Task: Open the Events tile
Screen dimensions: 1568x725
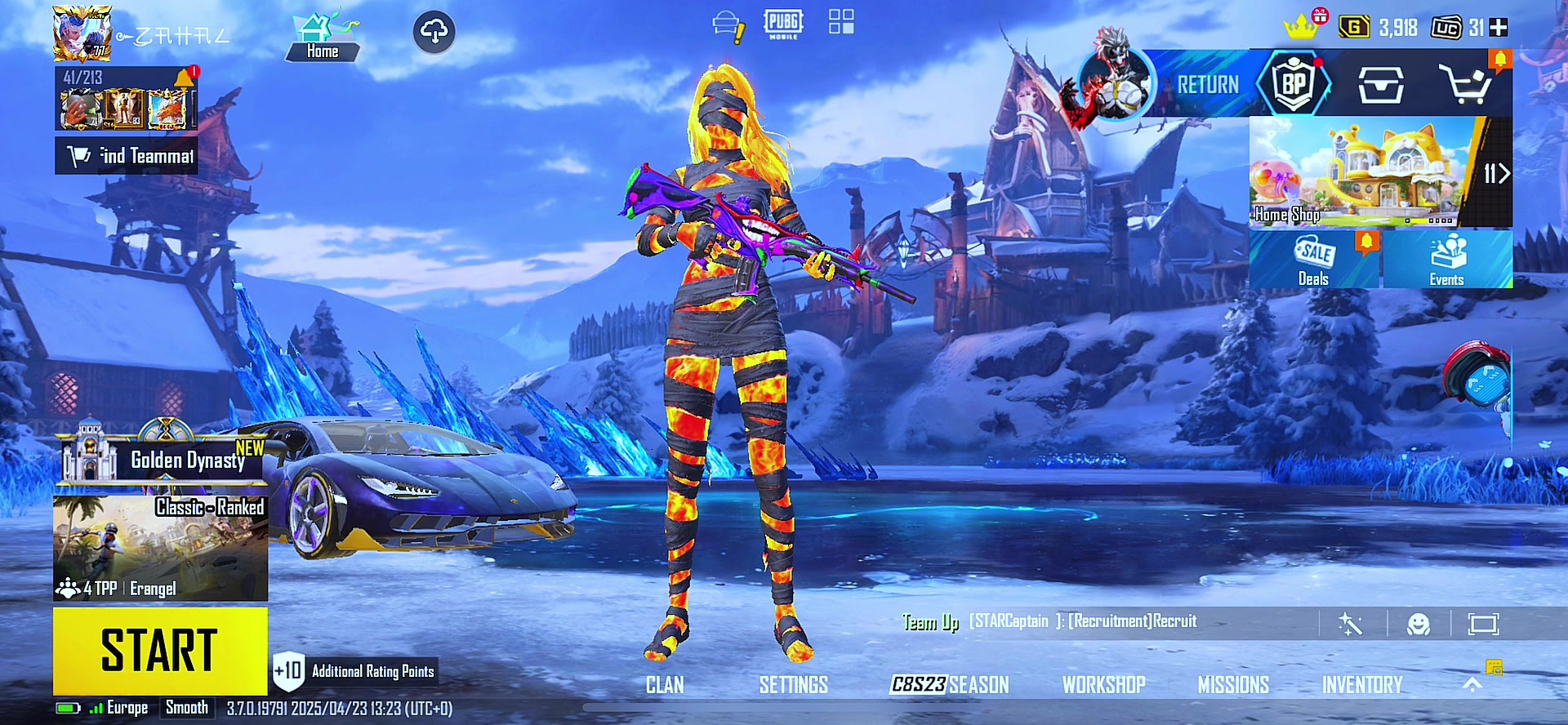Action: 1446,260
